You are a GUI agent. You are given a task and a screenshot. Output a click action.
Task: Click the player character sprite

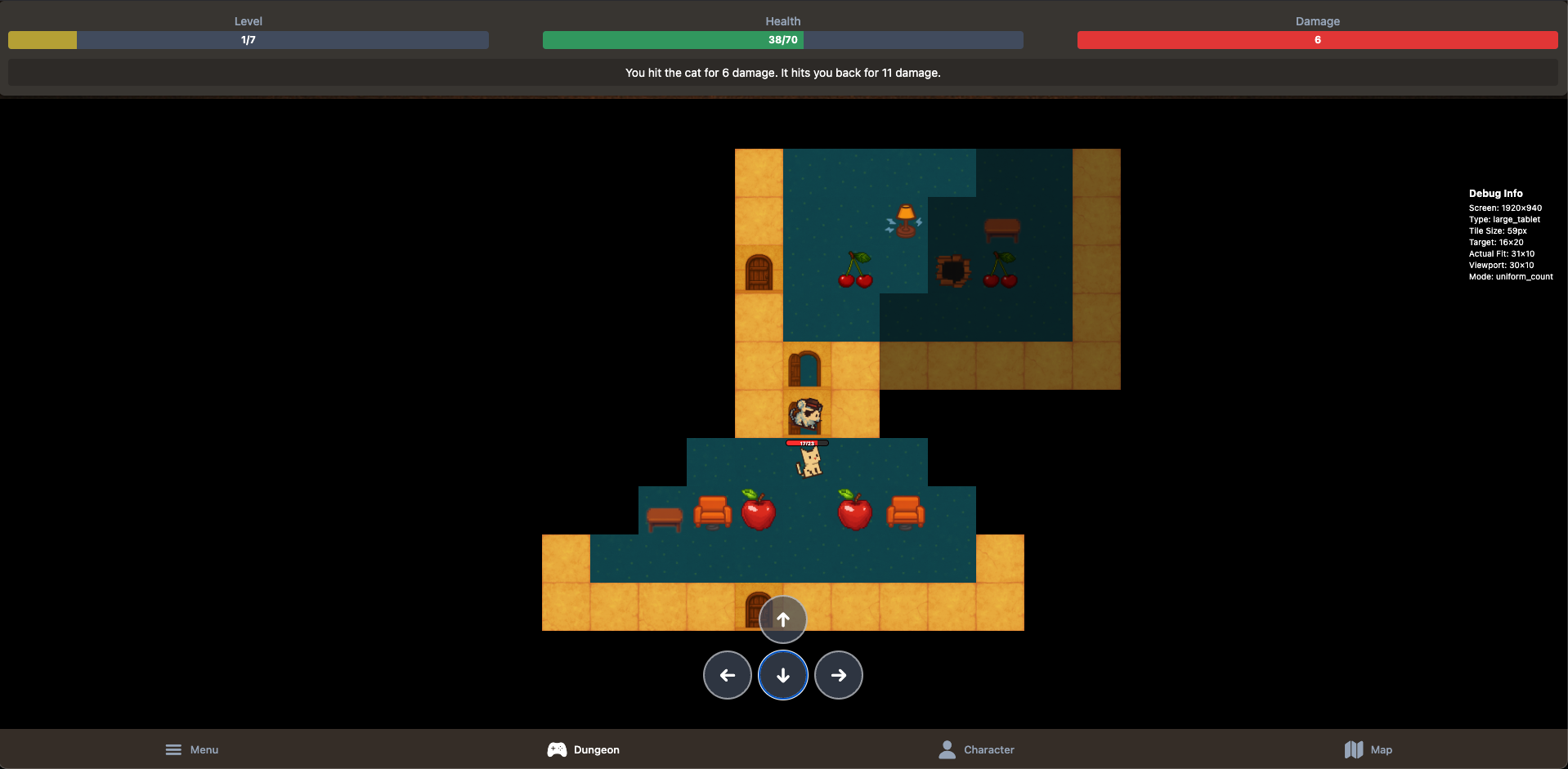[x=806, y=415]
